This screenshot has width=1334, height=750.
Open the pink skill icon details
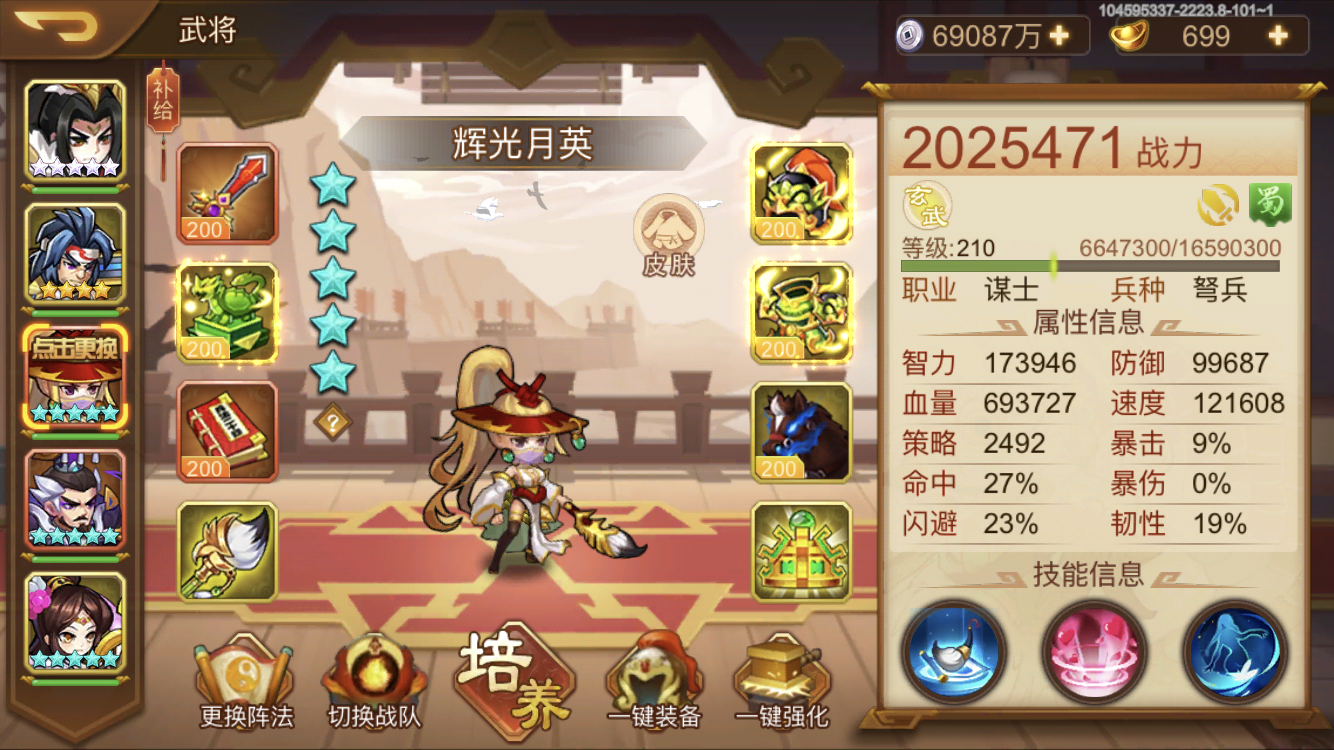tap(1095, 652)
